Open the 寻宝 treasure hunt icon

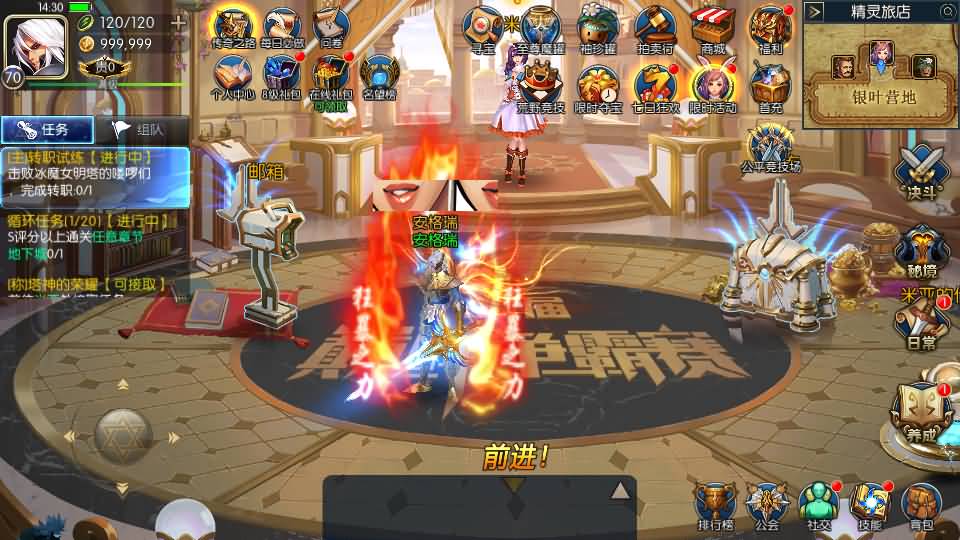pos(487,27)
